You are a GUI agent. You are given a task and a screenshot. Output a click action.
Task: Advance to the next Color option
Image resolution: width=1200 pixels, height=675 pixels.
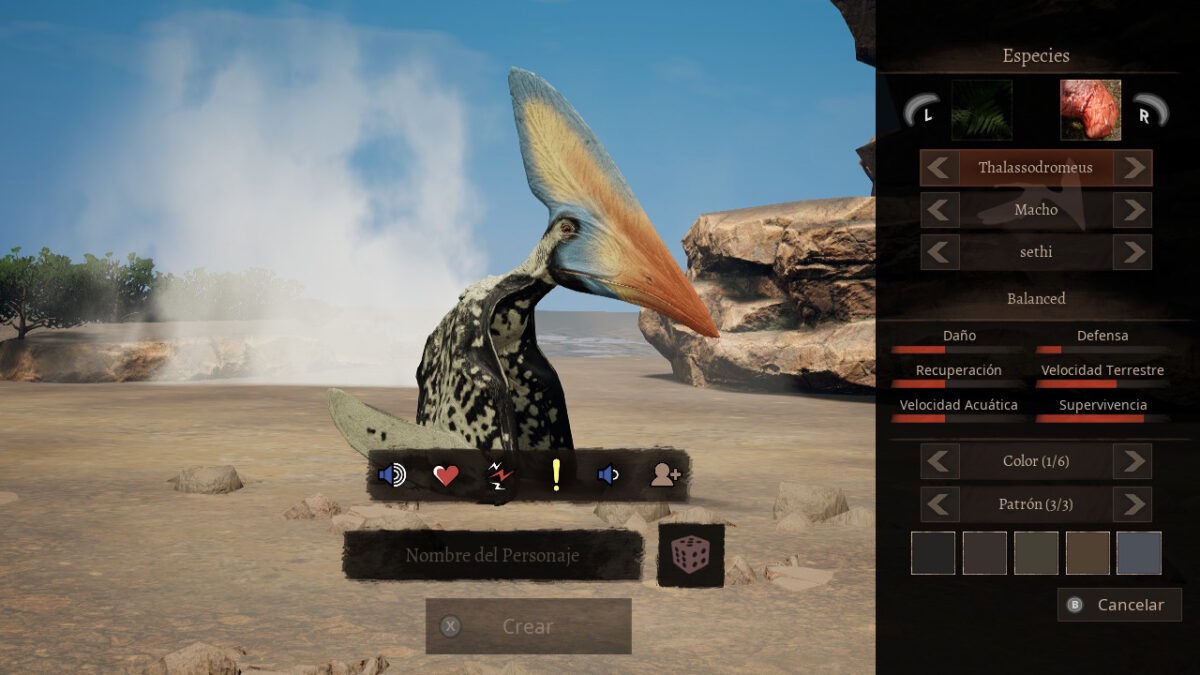1132,461
